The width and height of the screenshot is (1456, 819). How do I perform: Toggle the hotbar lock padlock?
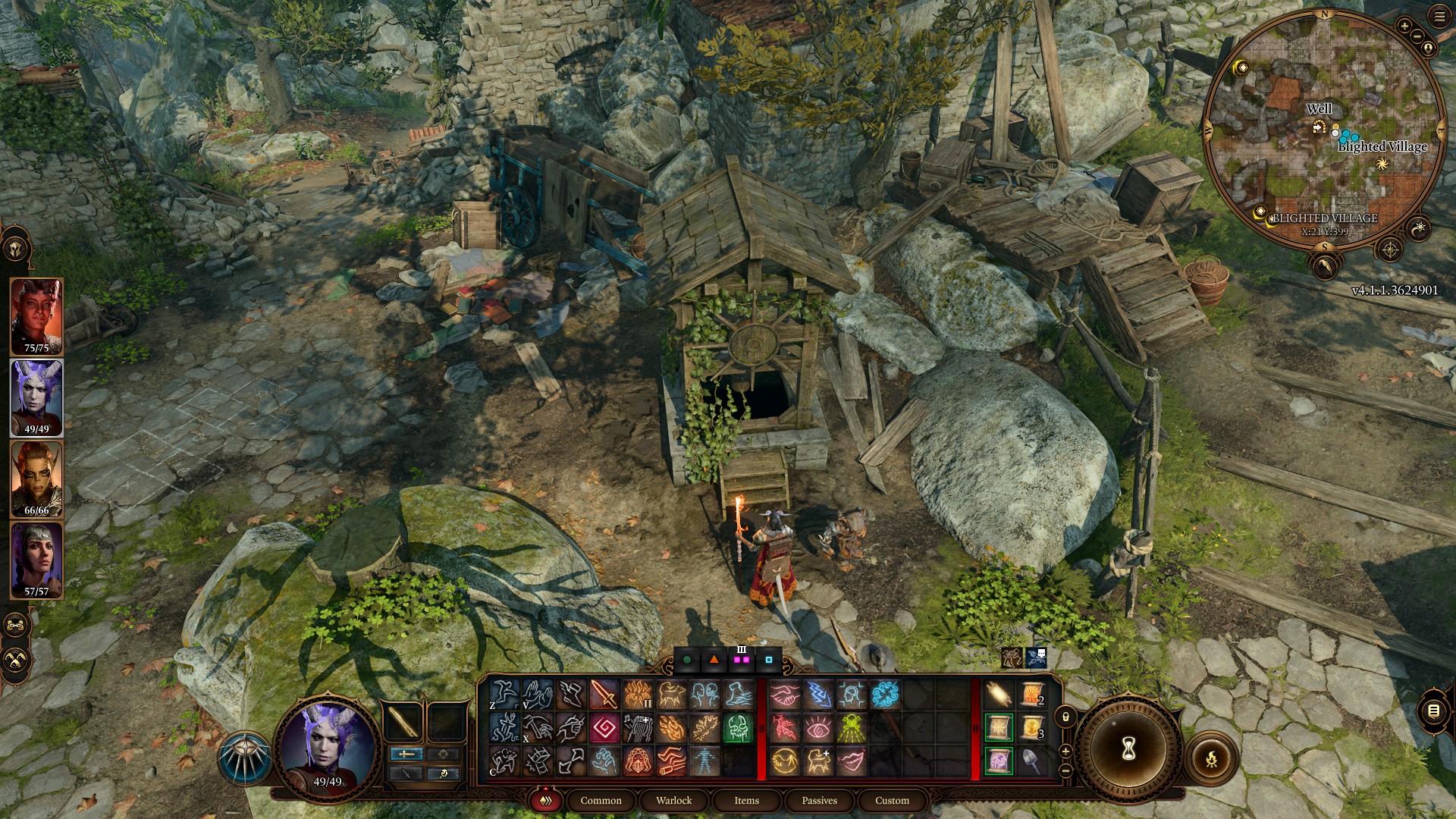(1065, 717)
